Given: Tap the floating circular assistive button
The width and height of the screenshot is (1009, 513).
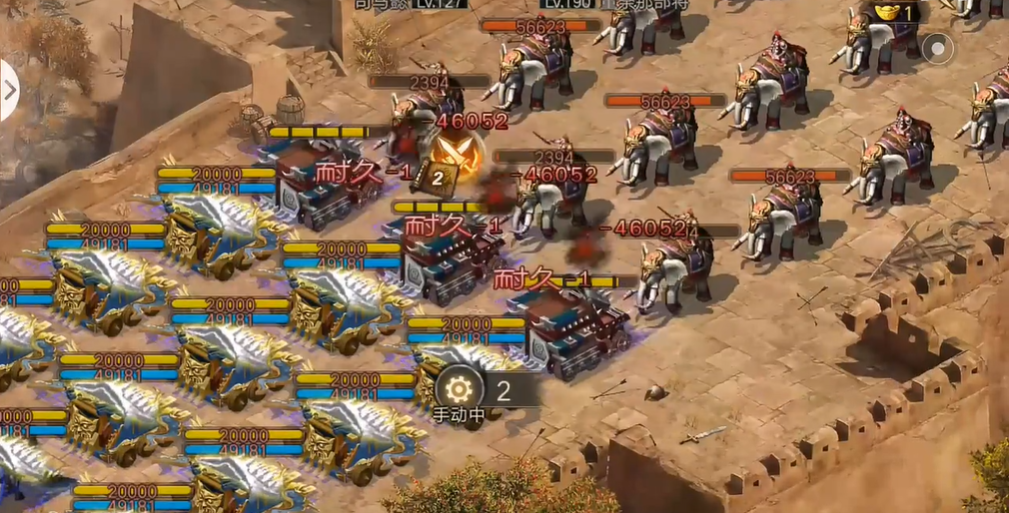Looking at the screenshot, I should tap(937, 48).
